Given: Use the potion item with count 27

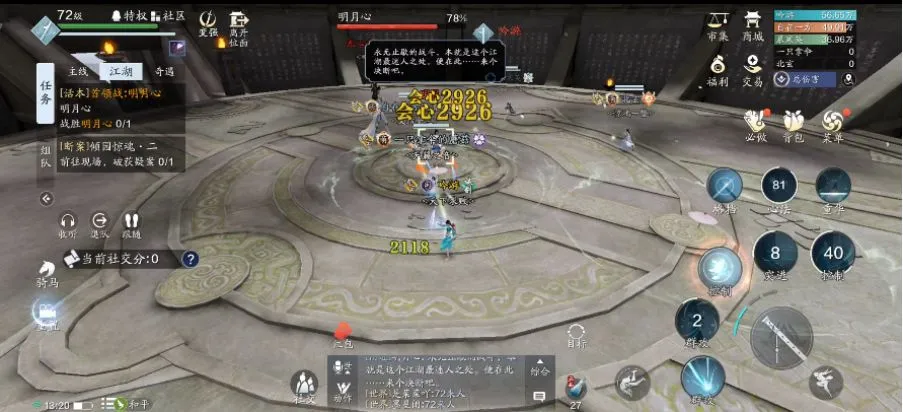Looking at the screenshot, I should [575, 389].
